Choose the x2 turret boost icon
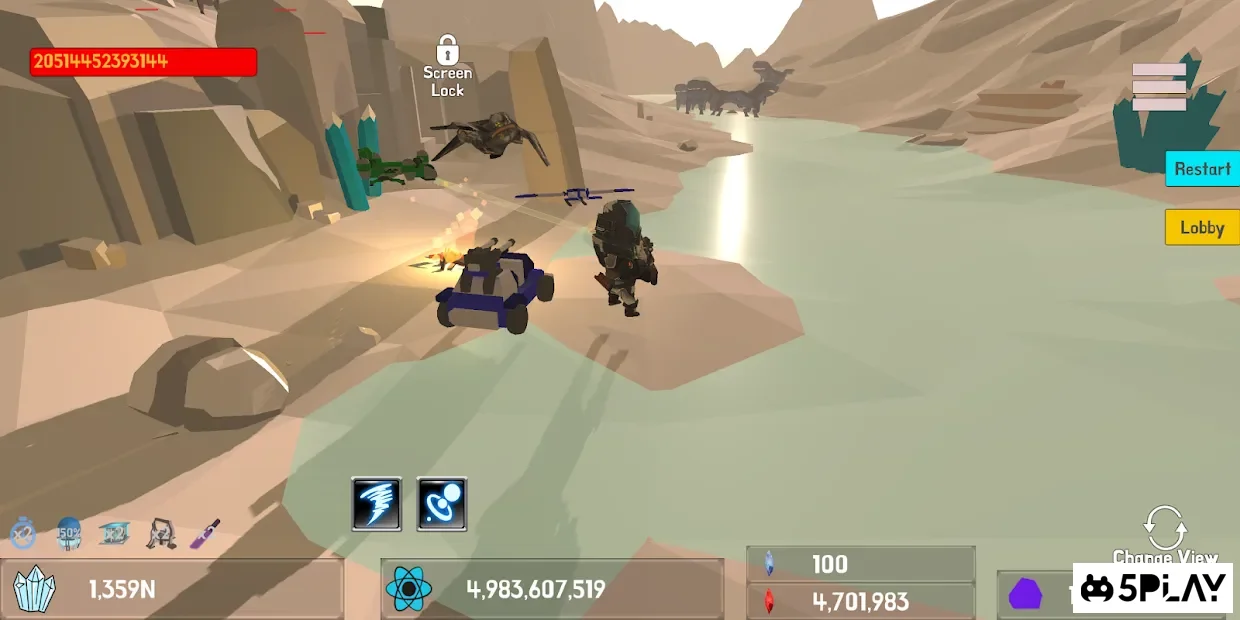Viewport: 1240px width, 620px height. (160, 534)
